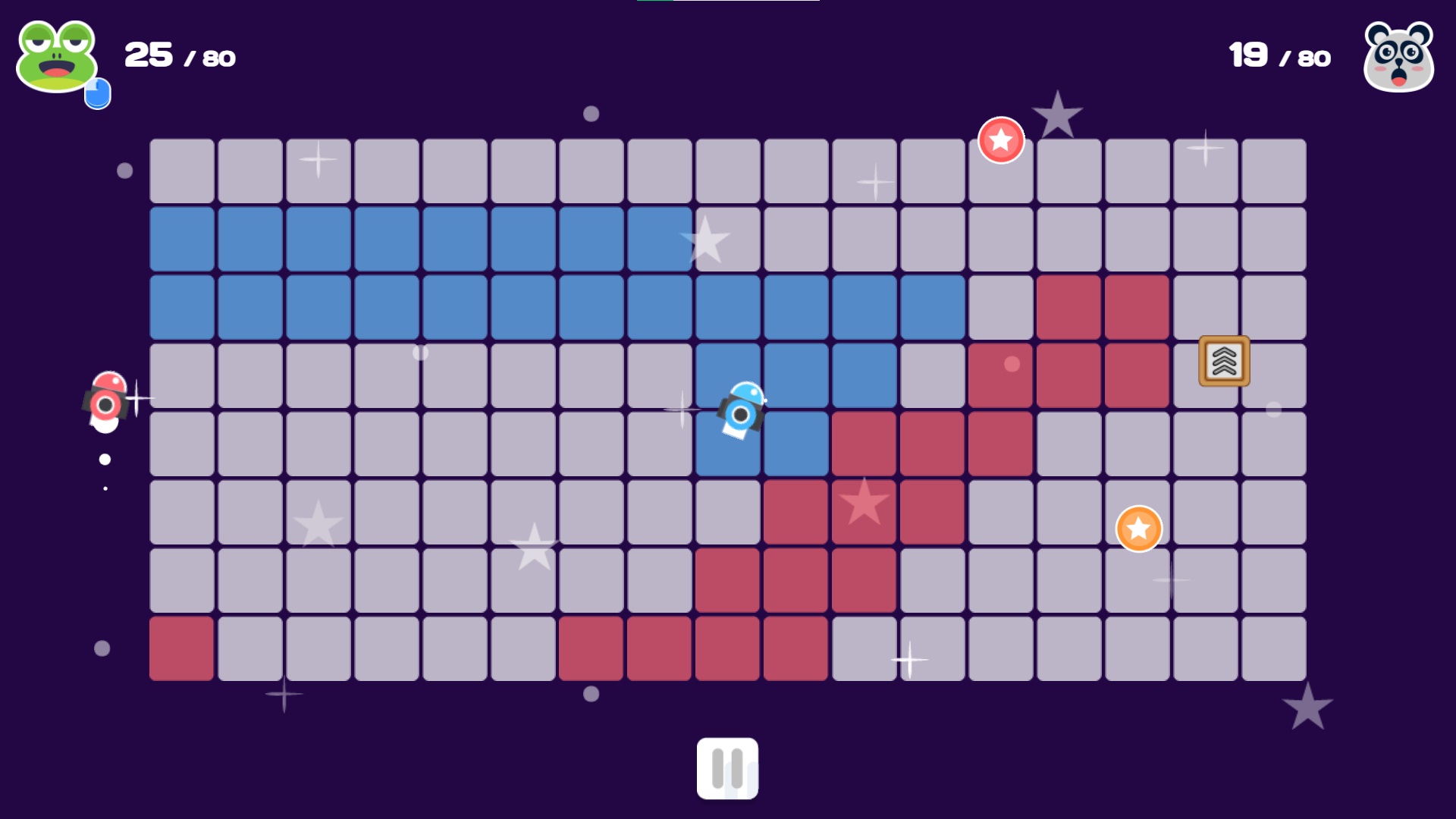Click the red tile in the bottom-left corner
1456x819 pixels.
point(181,648)
